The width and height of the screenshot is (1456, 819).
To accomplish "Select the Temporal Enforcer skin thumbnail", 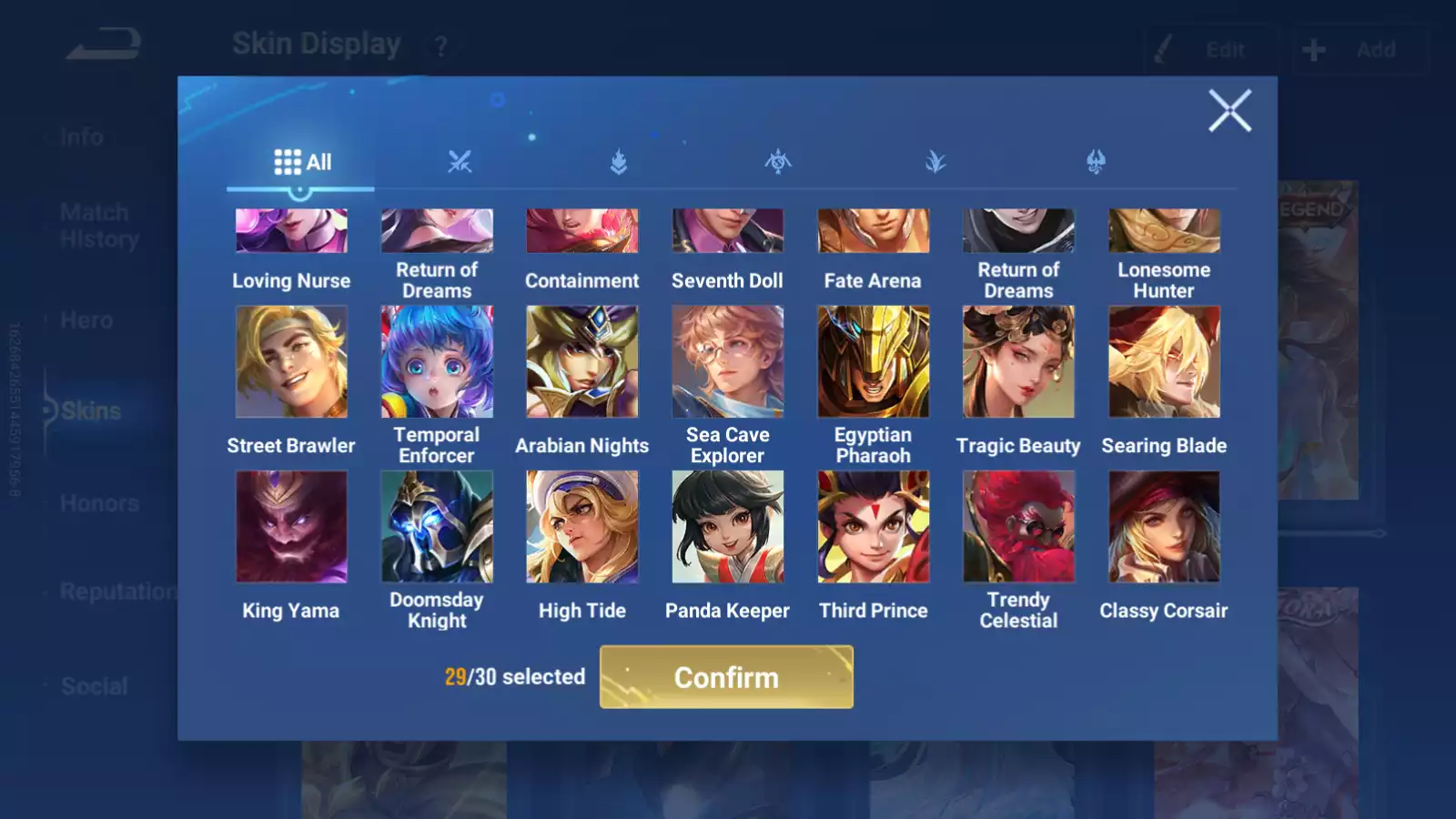I will [437, 361].
